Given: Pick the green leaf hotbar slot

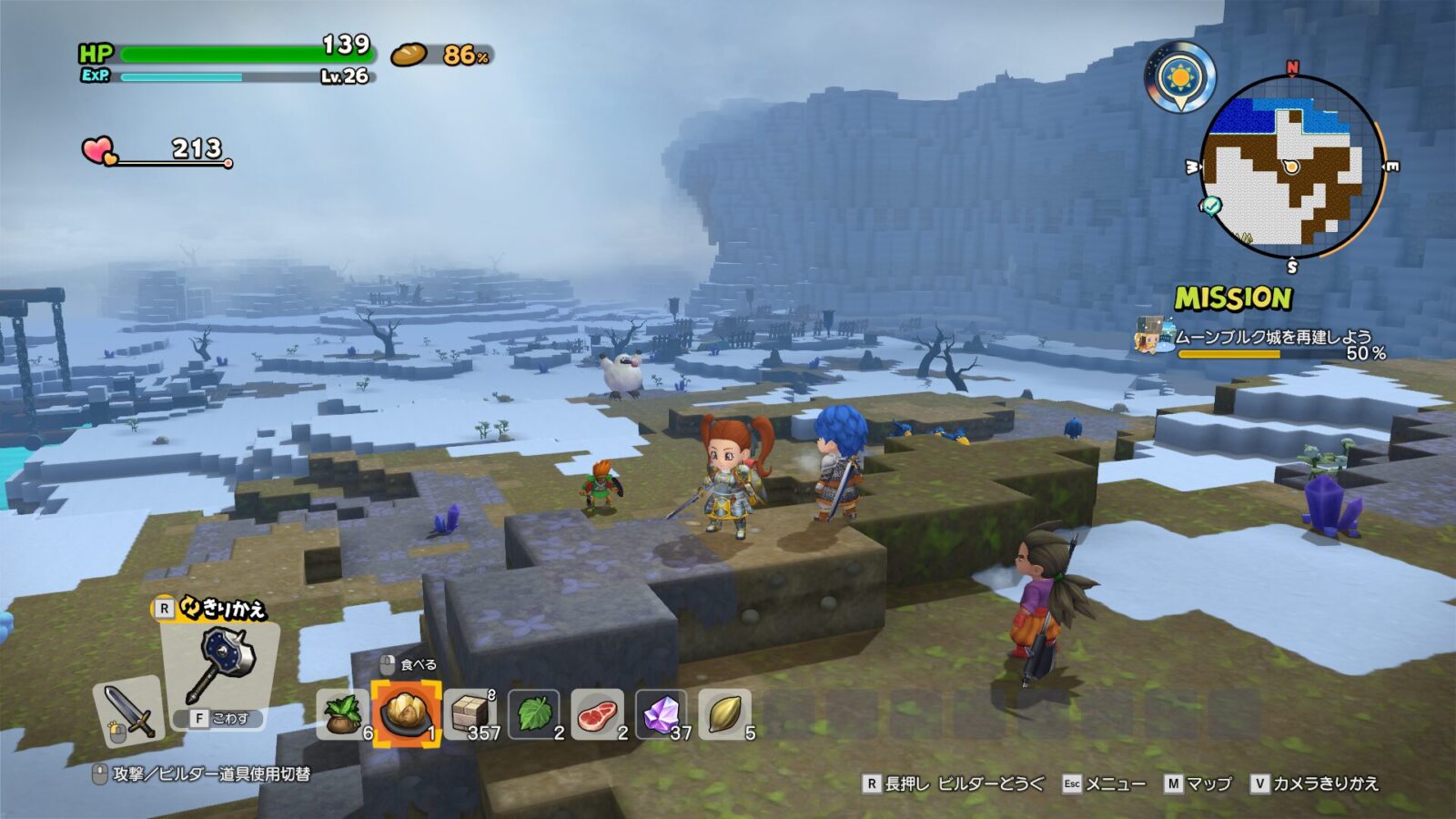Looking at the screenshot, I should coord(534,713).
